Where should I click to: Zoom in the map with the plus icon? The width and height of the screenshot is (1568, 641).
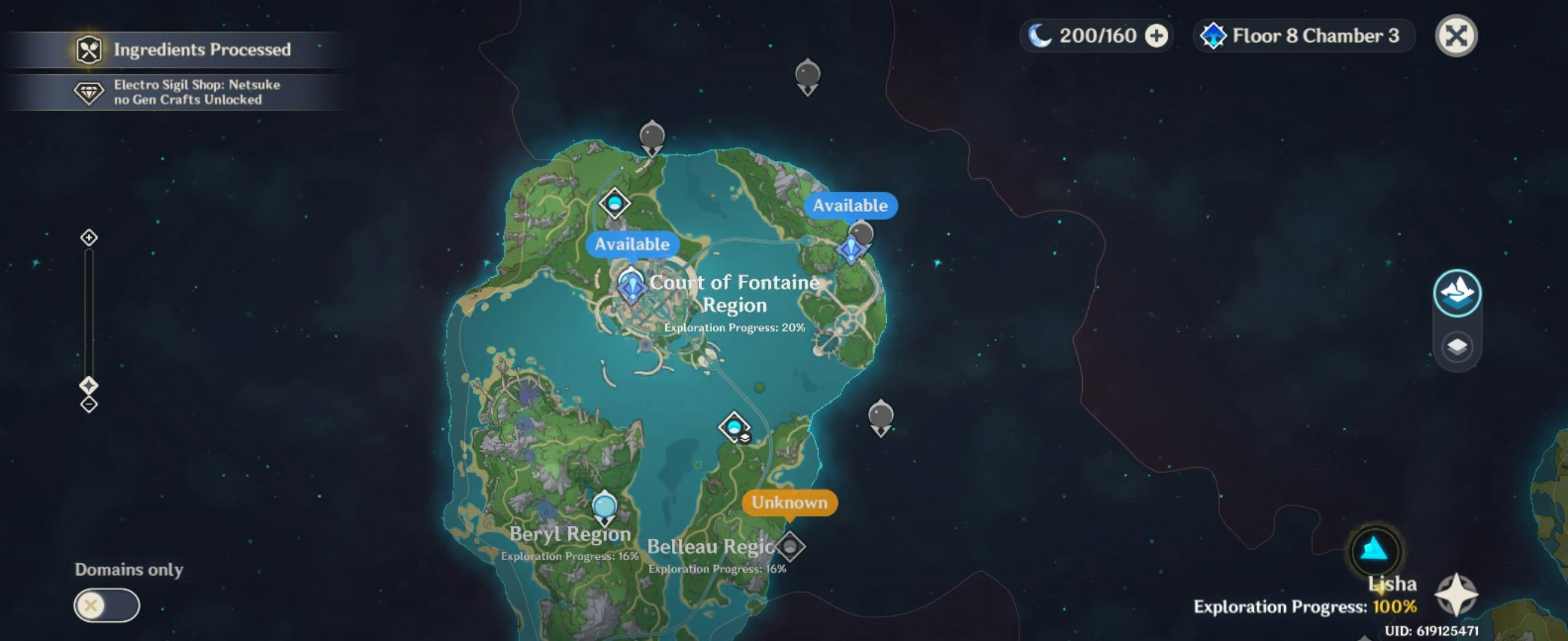tap(89, 237)
